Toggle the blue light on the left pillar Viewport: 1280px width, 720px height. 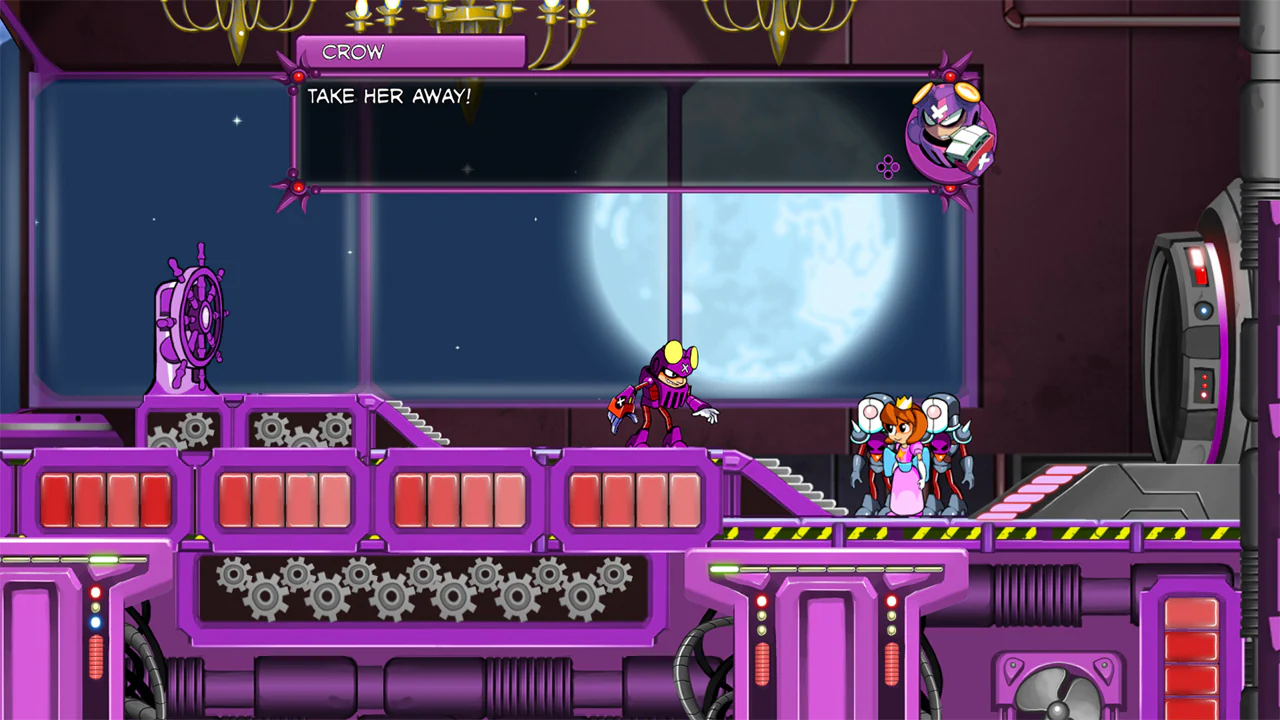[x=95, y=621]
